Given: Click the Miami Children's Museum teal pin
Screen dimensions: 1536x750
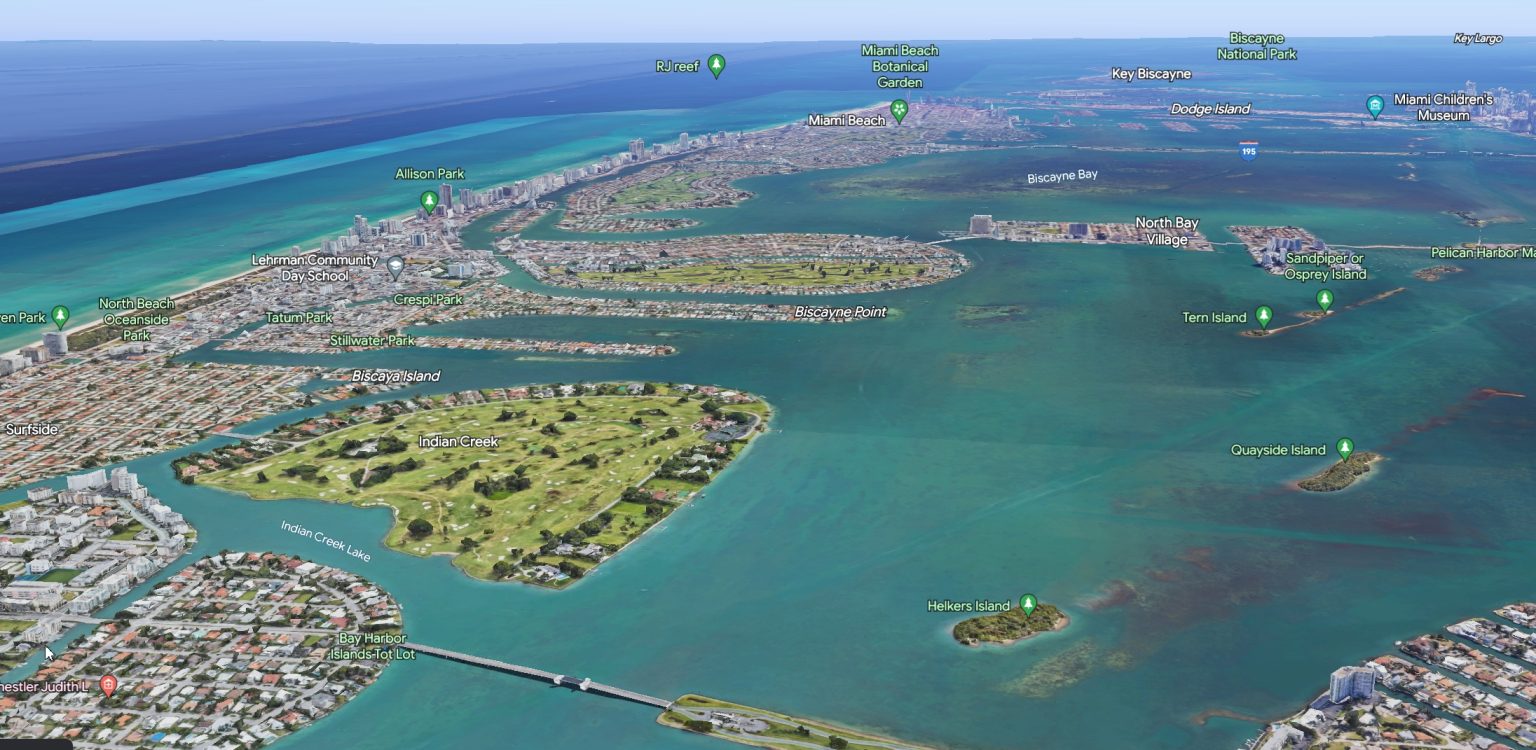Looking at the screenshot, I should 1375,104.
